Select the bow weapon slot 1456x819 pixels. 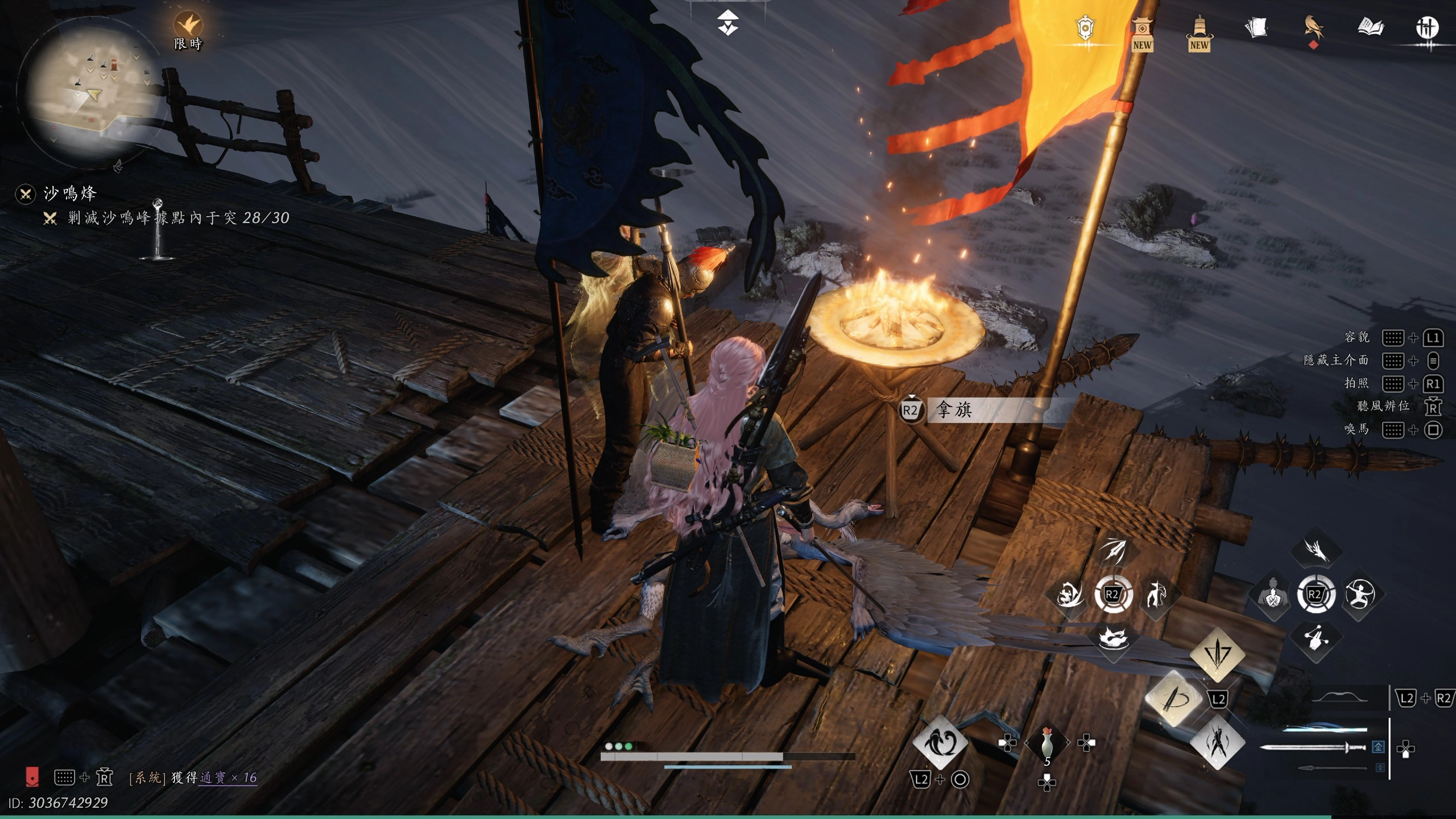coord(1340,698)
